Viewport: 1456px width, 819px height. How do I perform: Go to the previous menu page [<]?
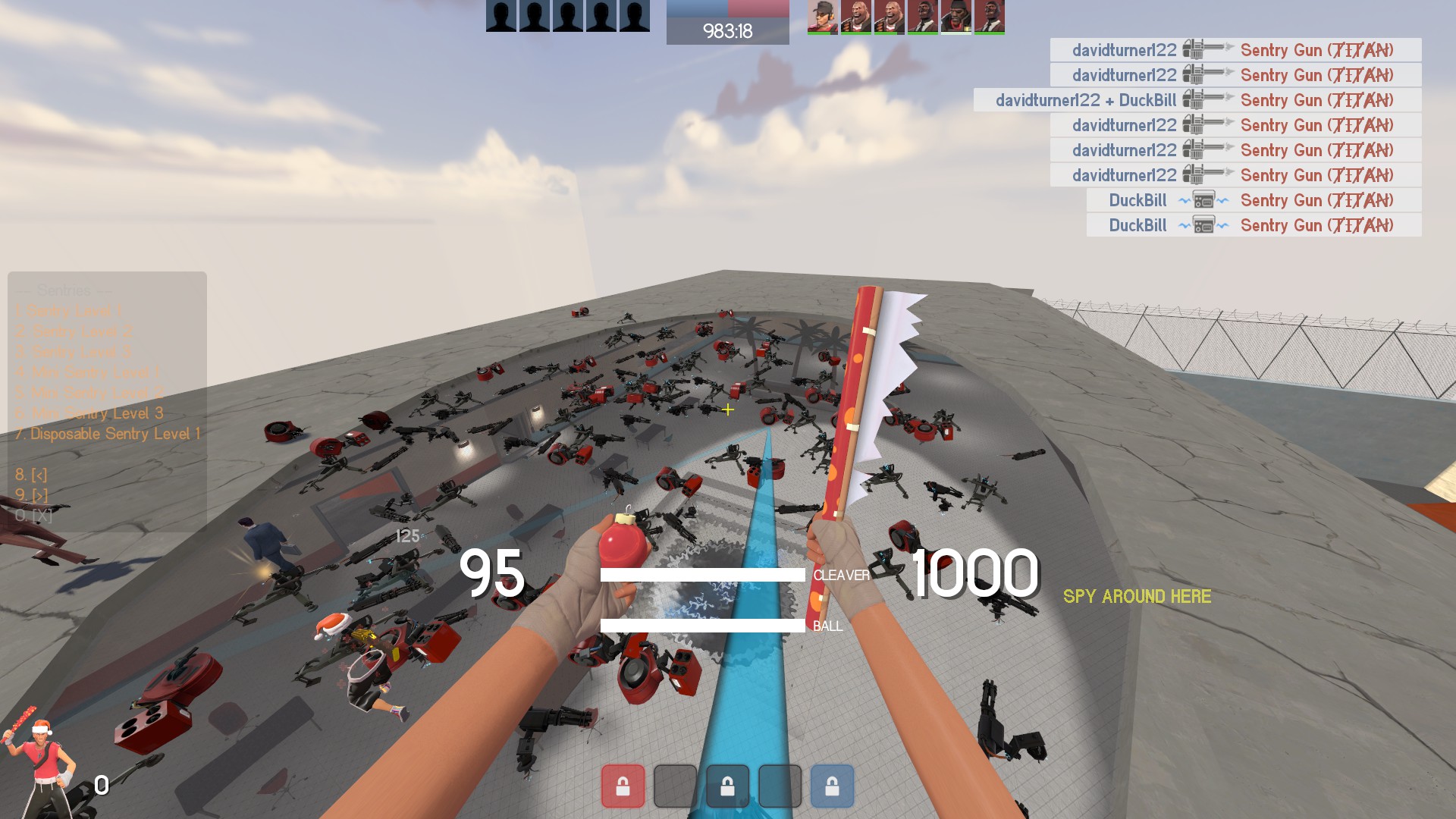click(31, 475)
